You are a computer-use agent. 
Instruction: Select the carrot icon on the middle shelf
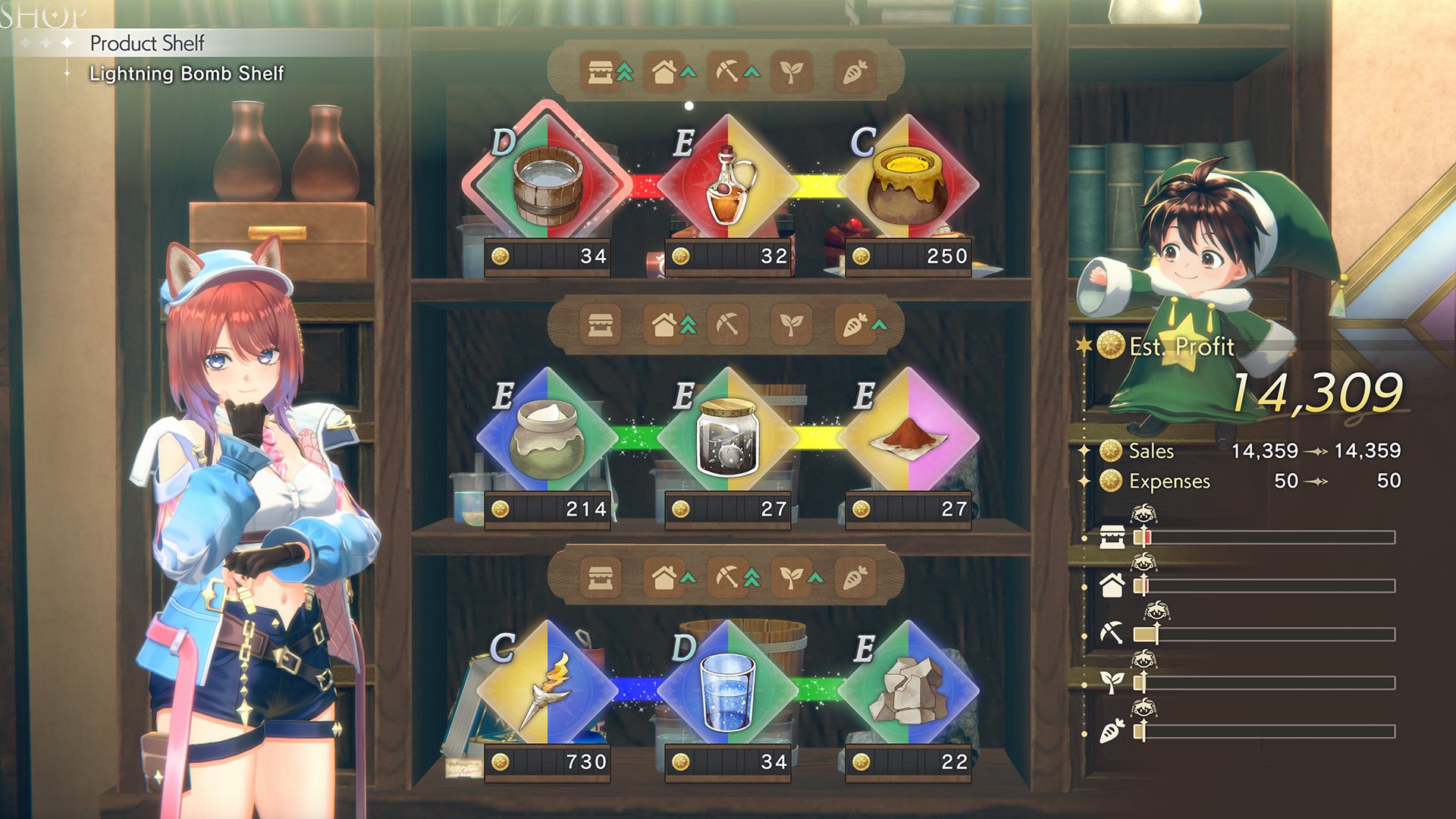pyautogui.click(x=853, y=325)
